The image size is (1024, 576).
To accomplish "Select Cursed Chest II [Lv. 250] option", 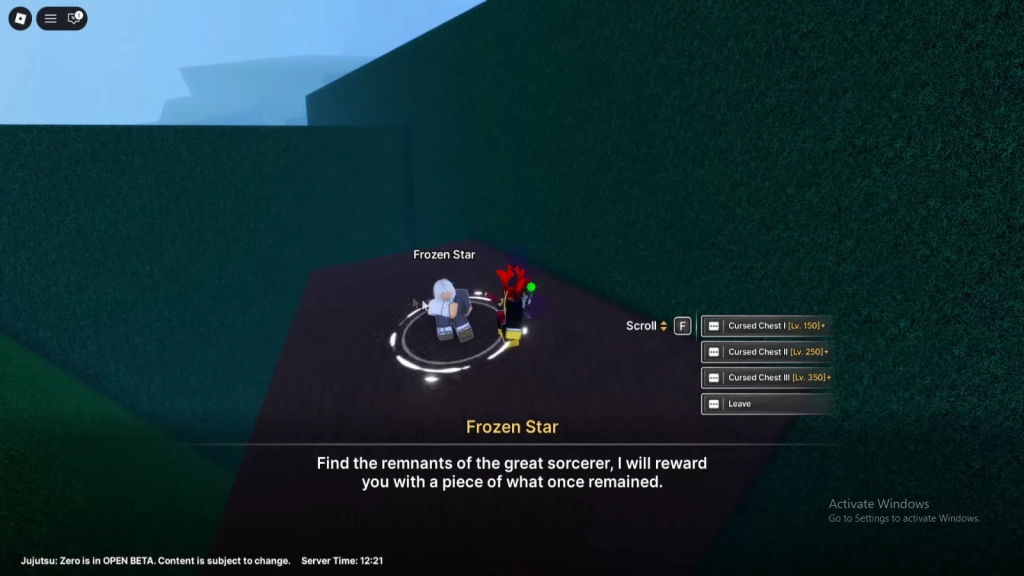I will pyautogui.click(x=767, y=352).
